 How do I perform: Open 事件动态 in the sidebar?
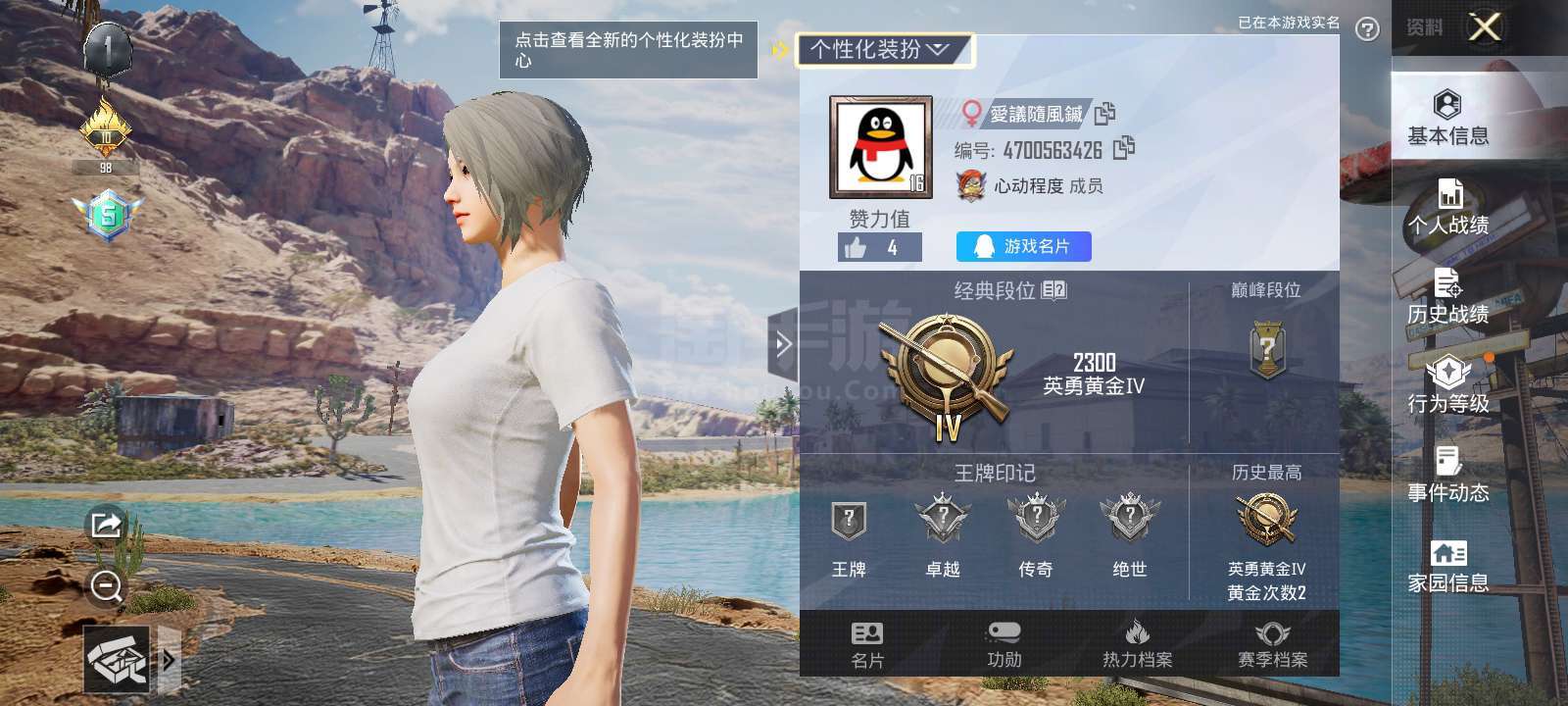(1447, 478)
